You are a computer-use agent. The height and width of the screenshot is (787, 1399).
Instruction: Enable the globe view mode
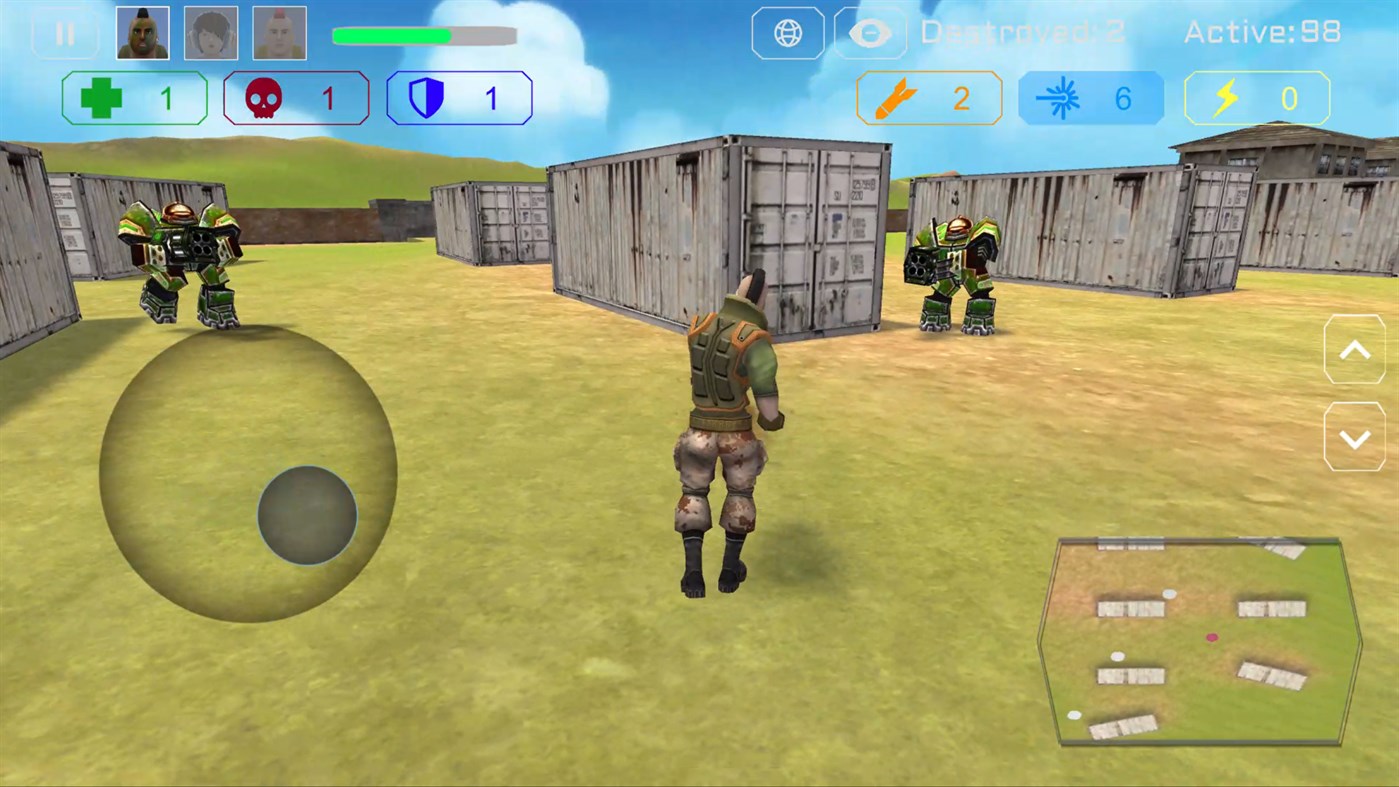pyautogui.click(x=787, y=32)
